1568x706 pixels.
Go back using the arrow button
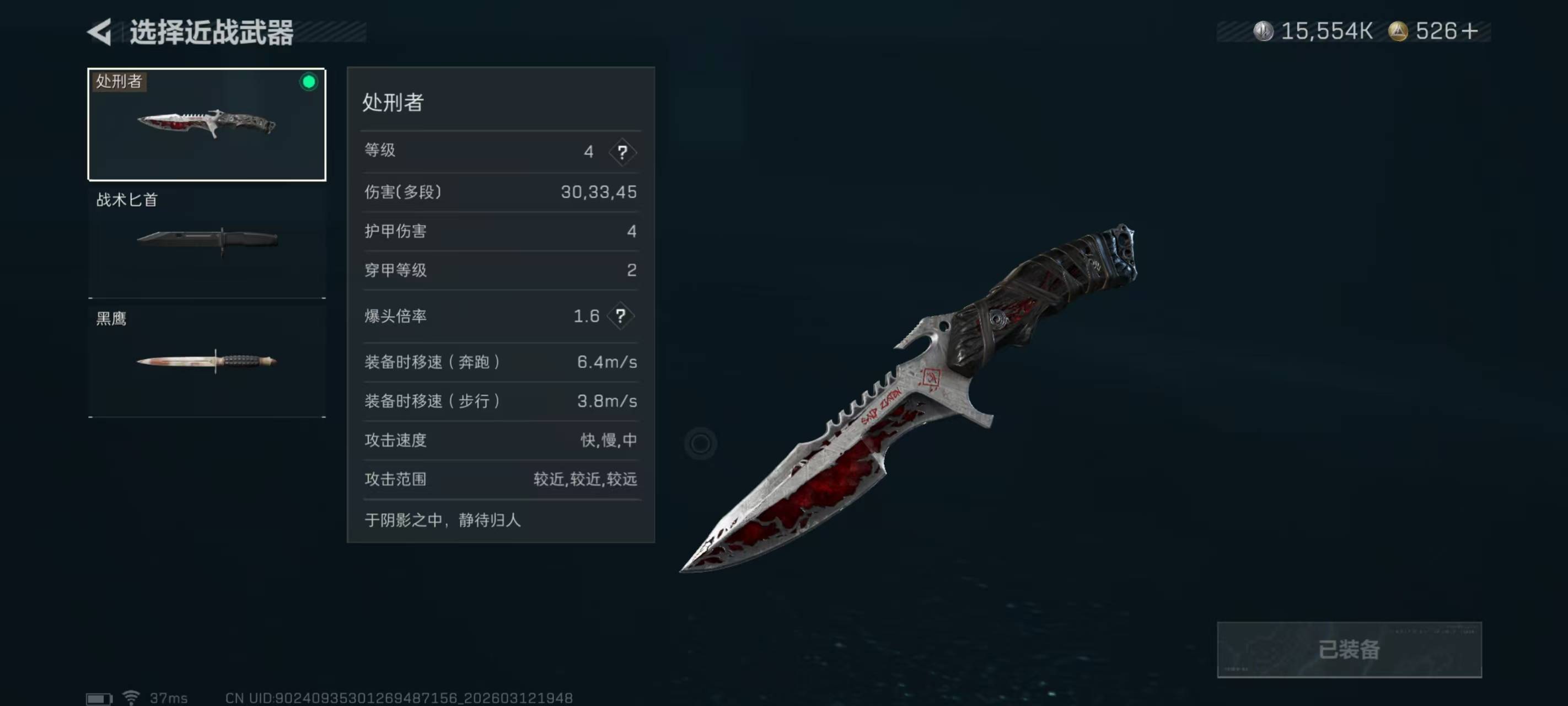(x=100, y=31)
